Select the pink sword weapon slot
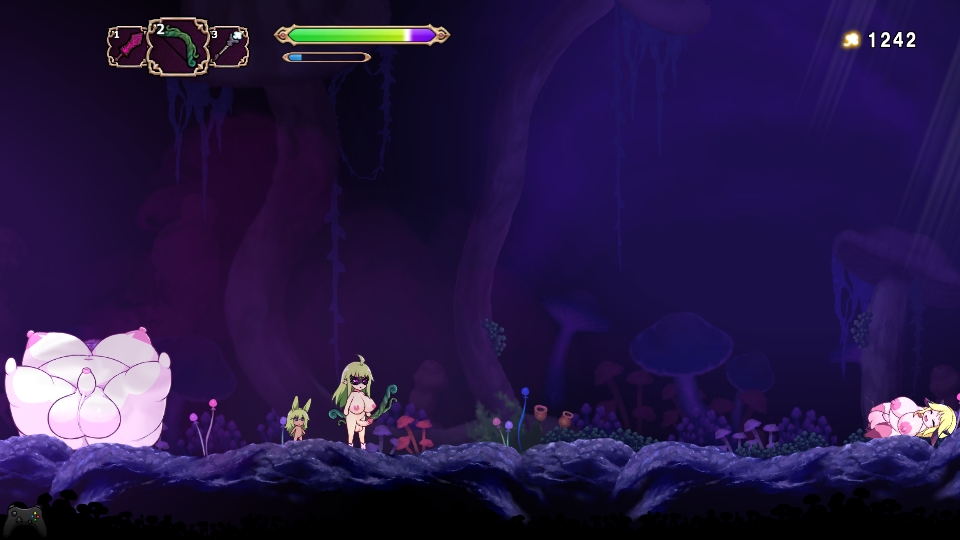The width and height of the screenshot is (960, 540). (x=127, y=47)
